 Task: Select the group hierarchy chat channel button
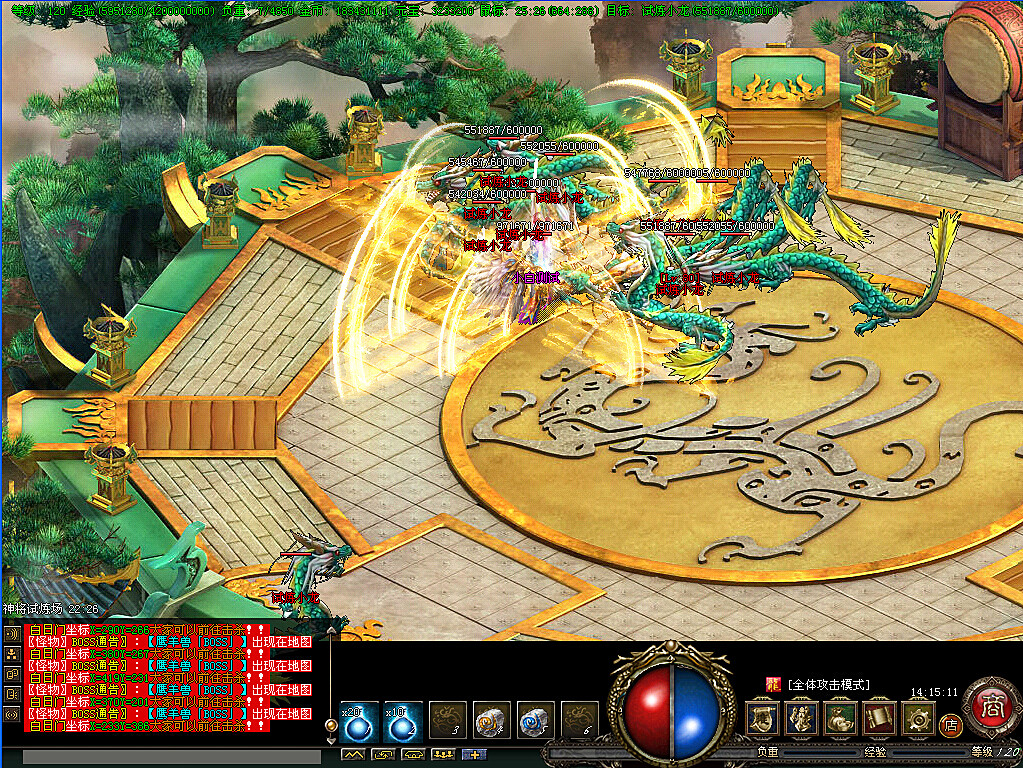[12, 654]
